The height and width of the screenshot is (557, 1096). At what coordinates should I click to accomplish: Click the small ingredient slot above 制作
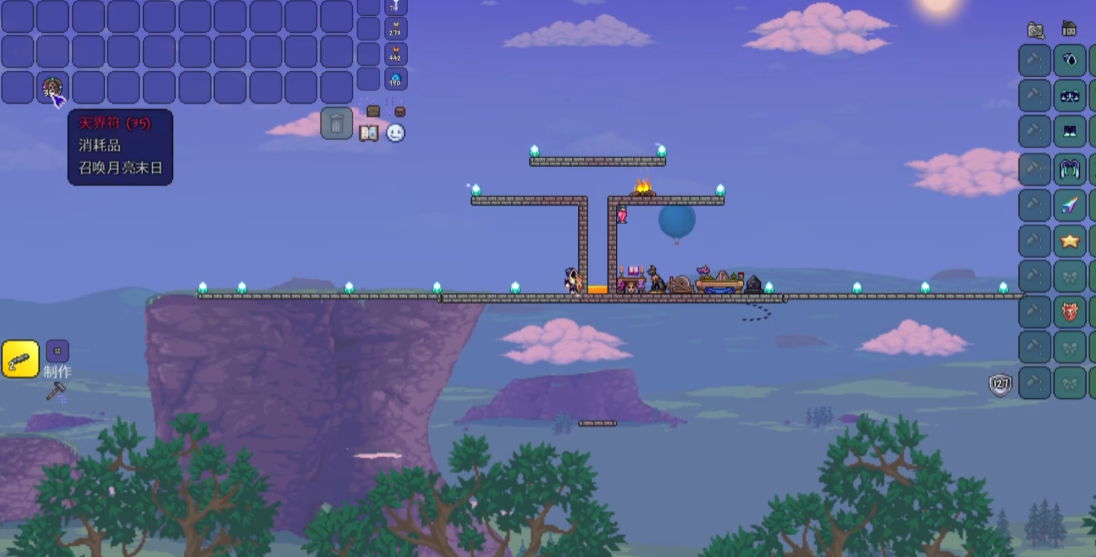(x=58, y=351)
